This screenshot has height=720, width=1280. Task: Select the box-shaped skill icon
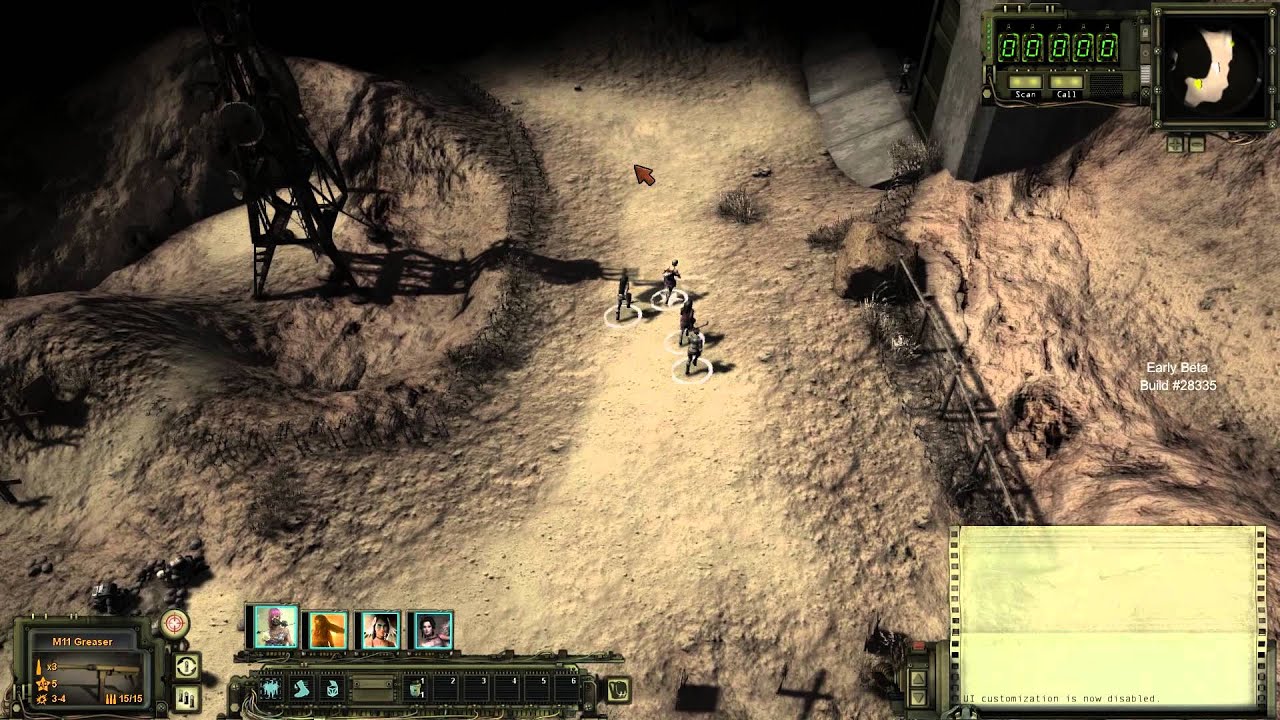coord(331,689)
